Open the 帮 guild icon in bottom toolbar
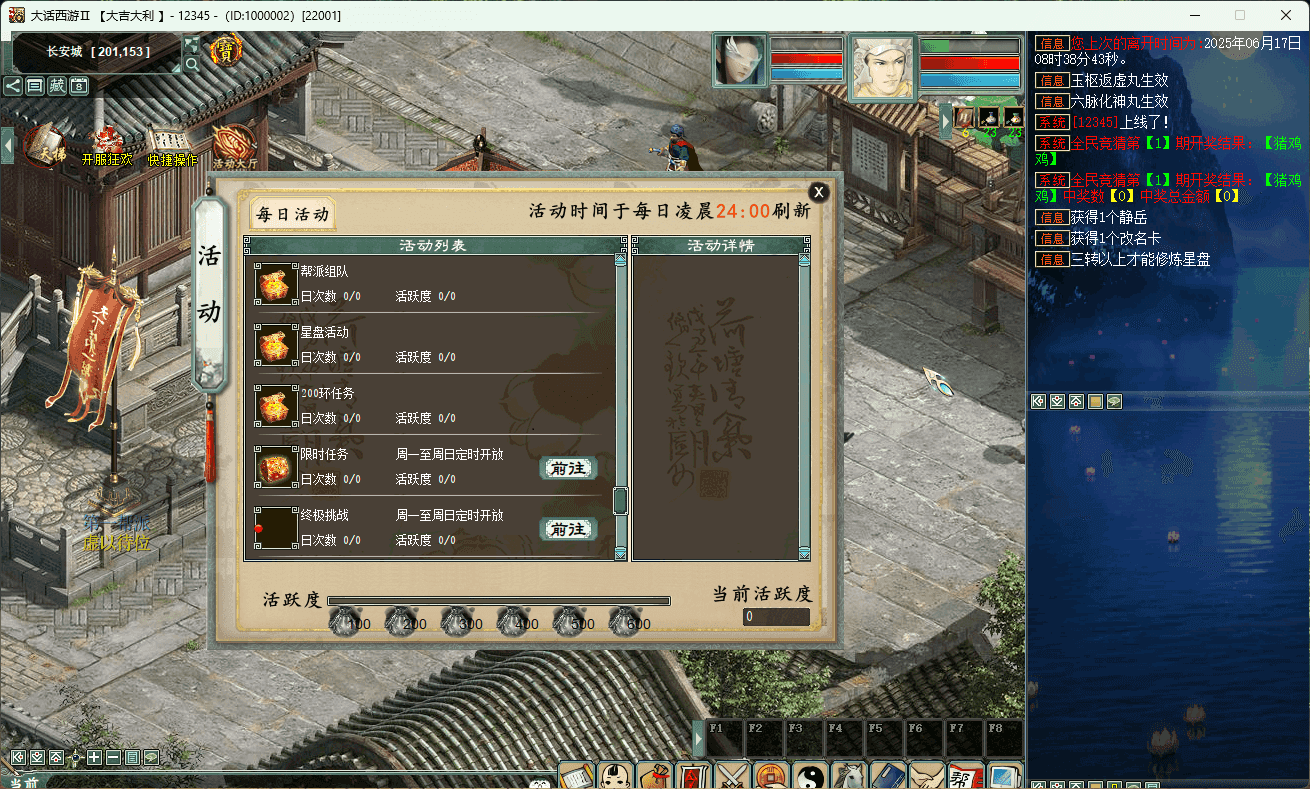The height and width of the screenshot is (789, 1310). point(965,776)
